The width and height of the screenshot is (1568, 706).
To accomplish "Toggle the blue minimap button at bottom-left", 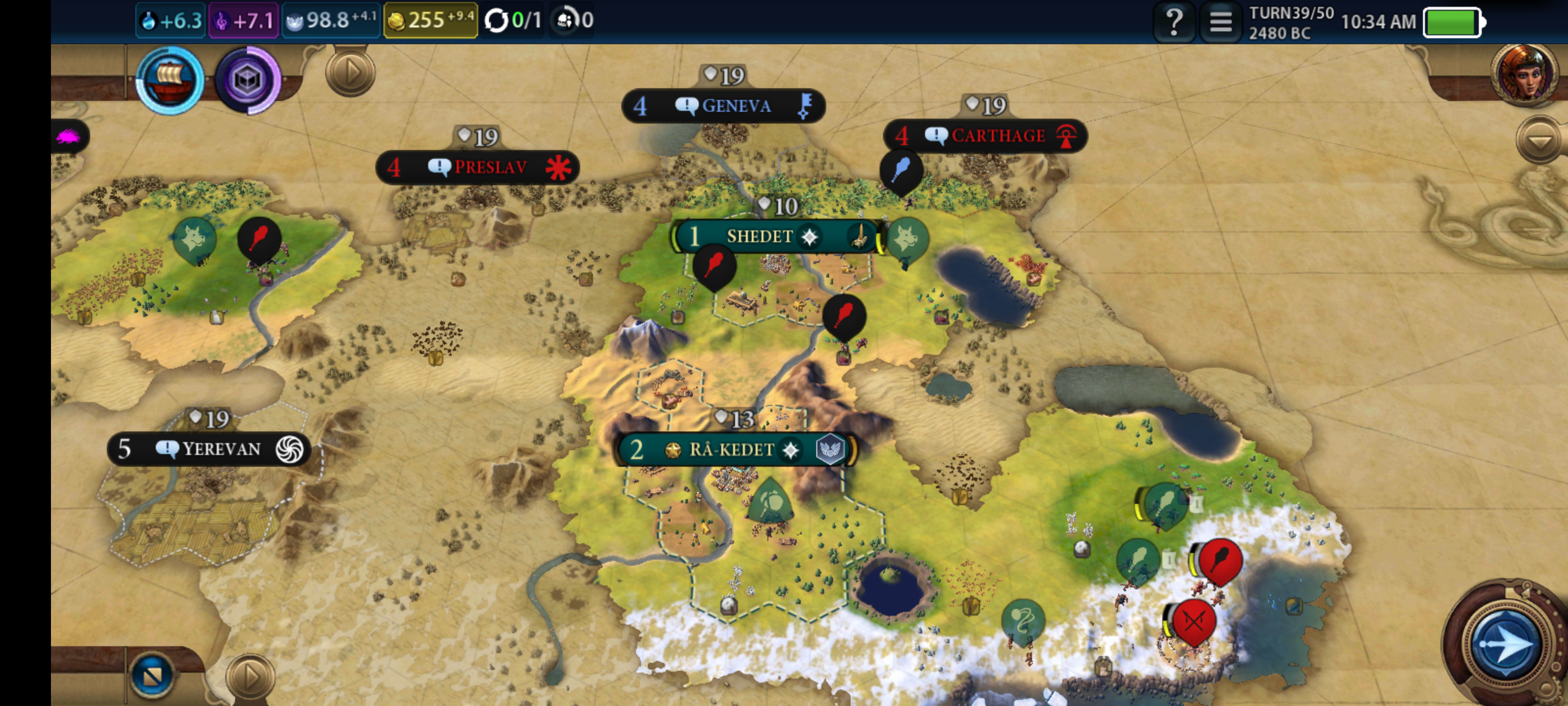I will click(152, 674).
